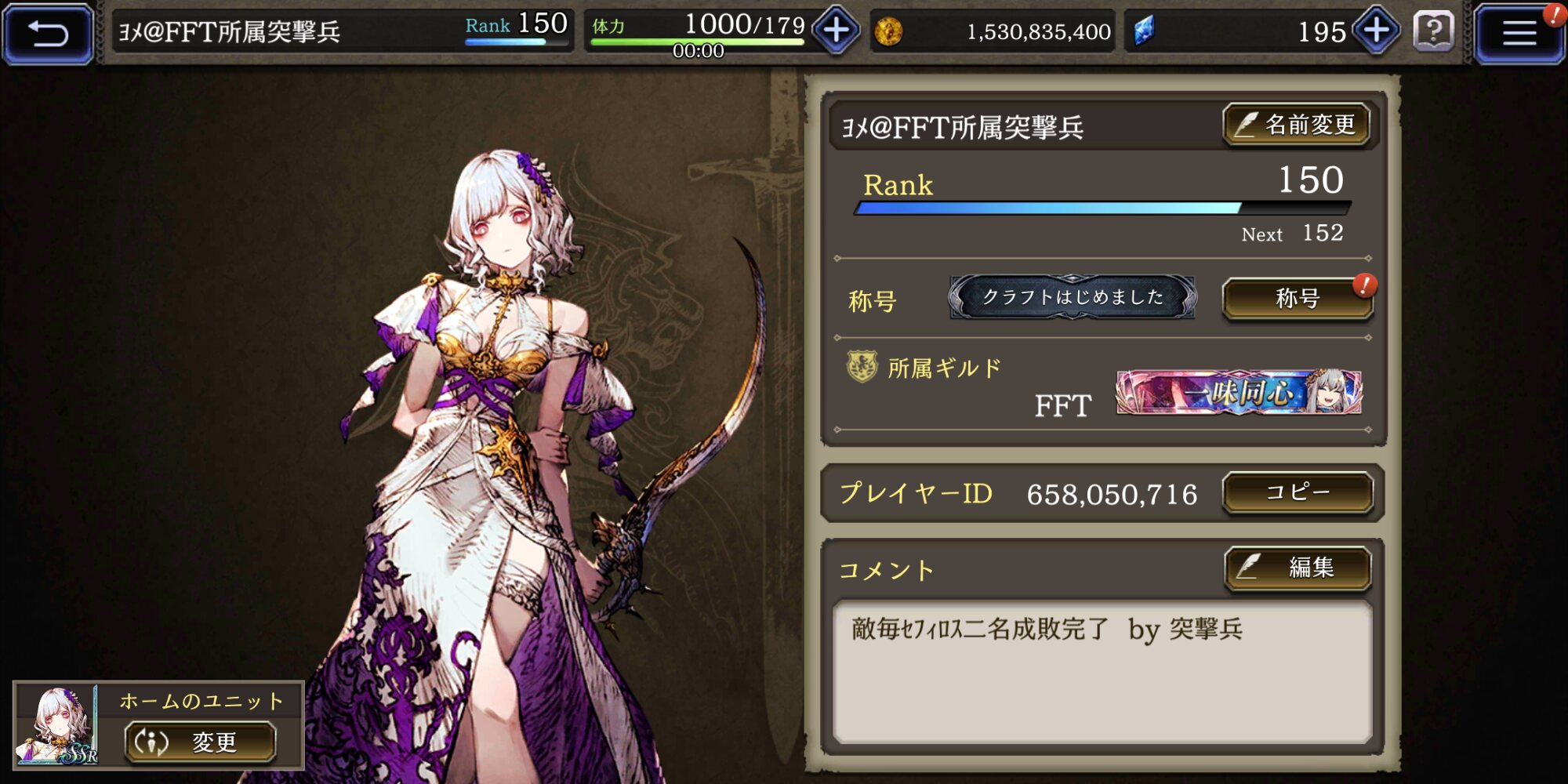This screenshot has width=1568, height=784.
Task: Go back with the return arrow button
Action: click(49, 33)
